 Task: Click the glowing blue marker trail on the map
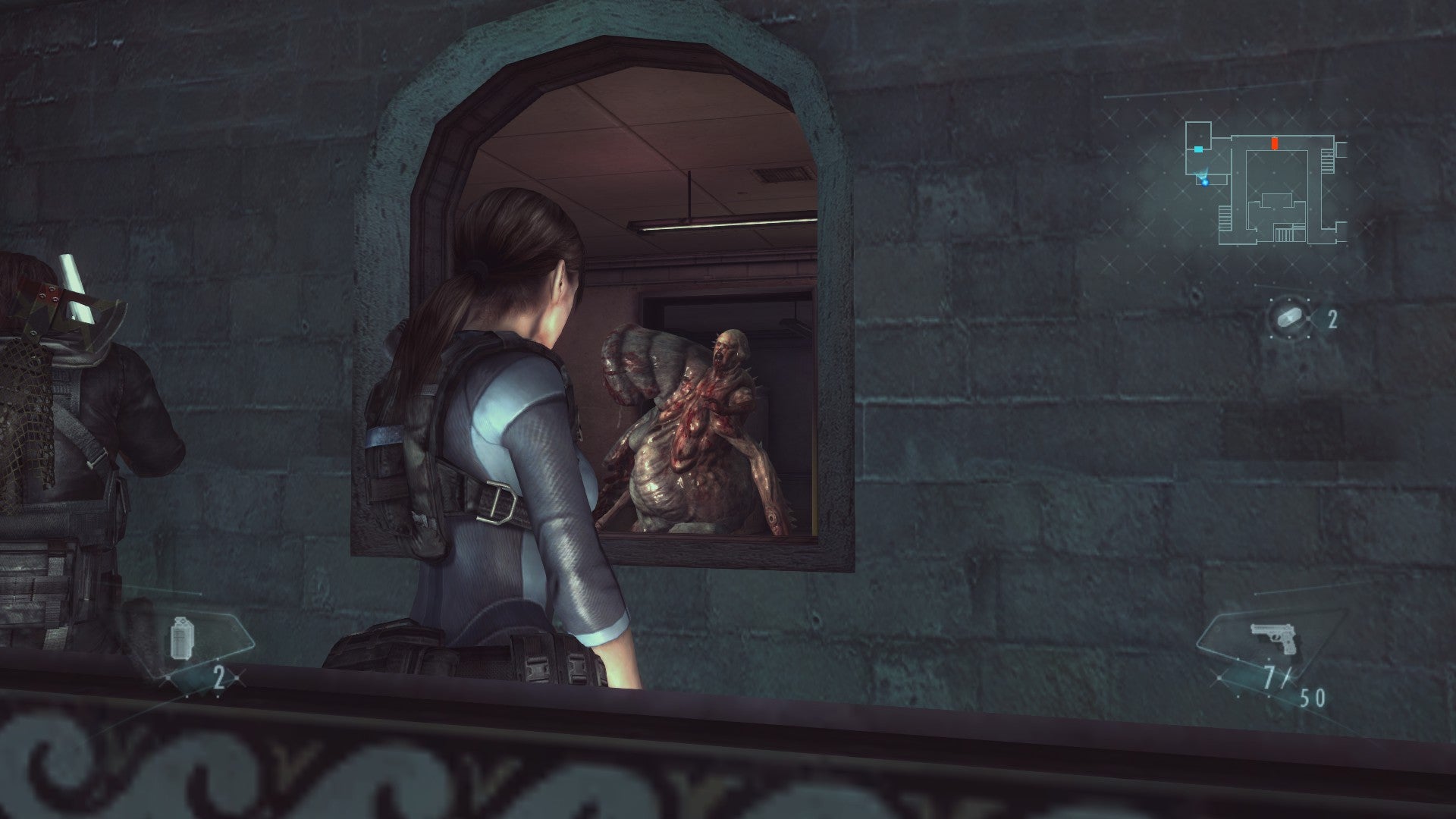coord(1202,173)
